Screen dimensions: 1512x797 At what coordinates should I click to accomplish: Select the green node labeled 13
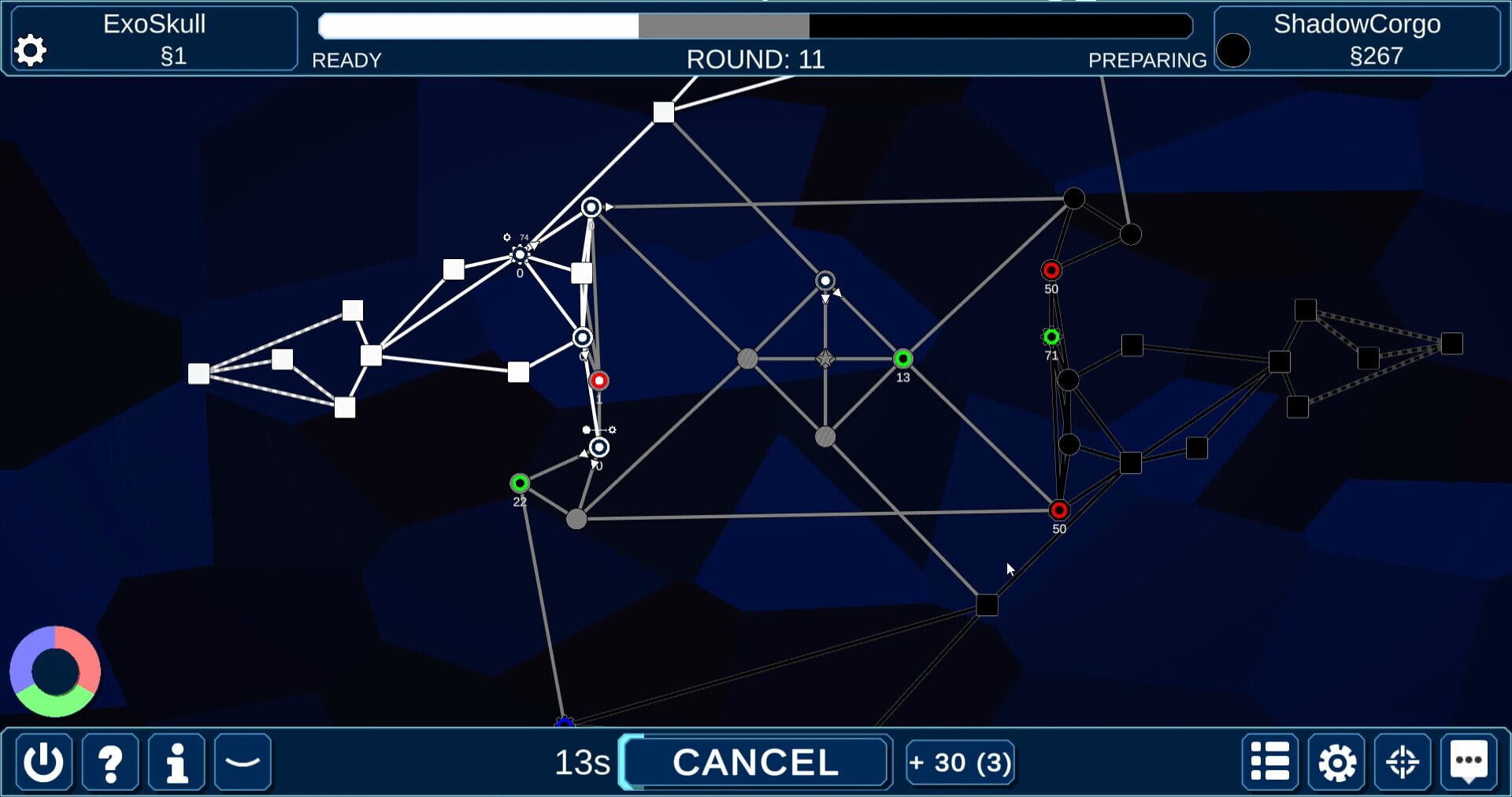point(902,359)
